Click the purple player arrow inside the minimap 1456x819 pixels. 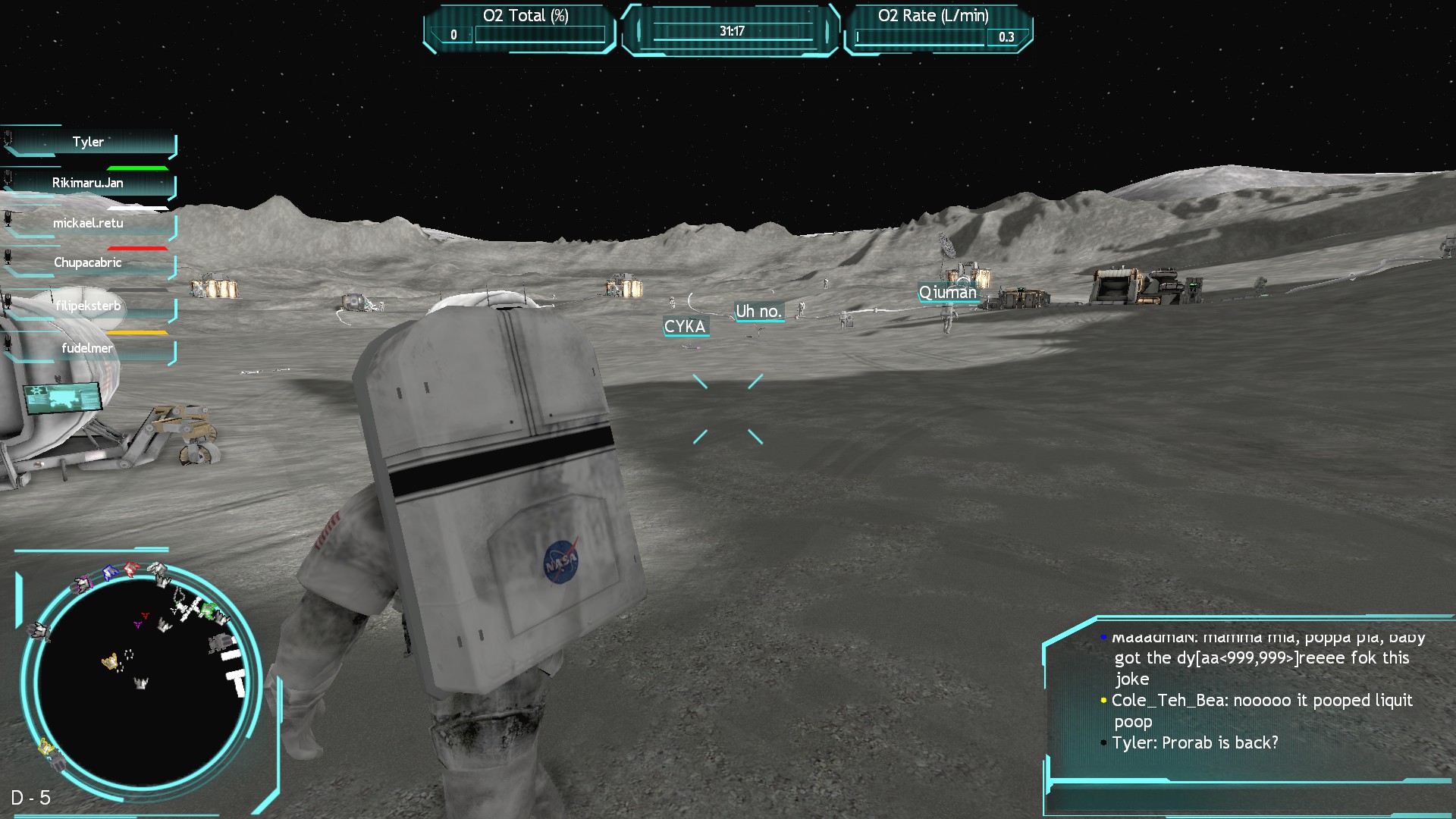point(137,625)
